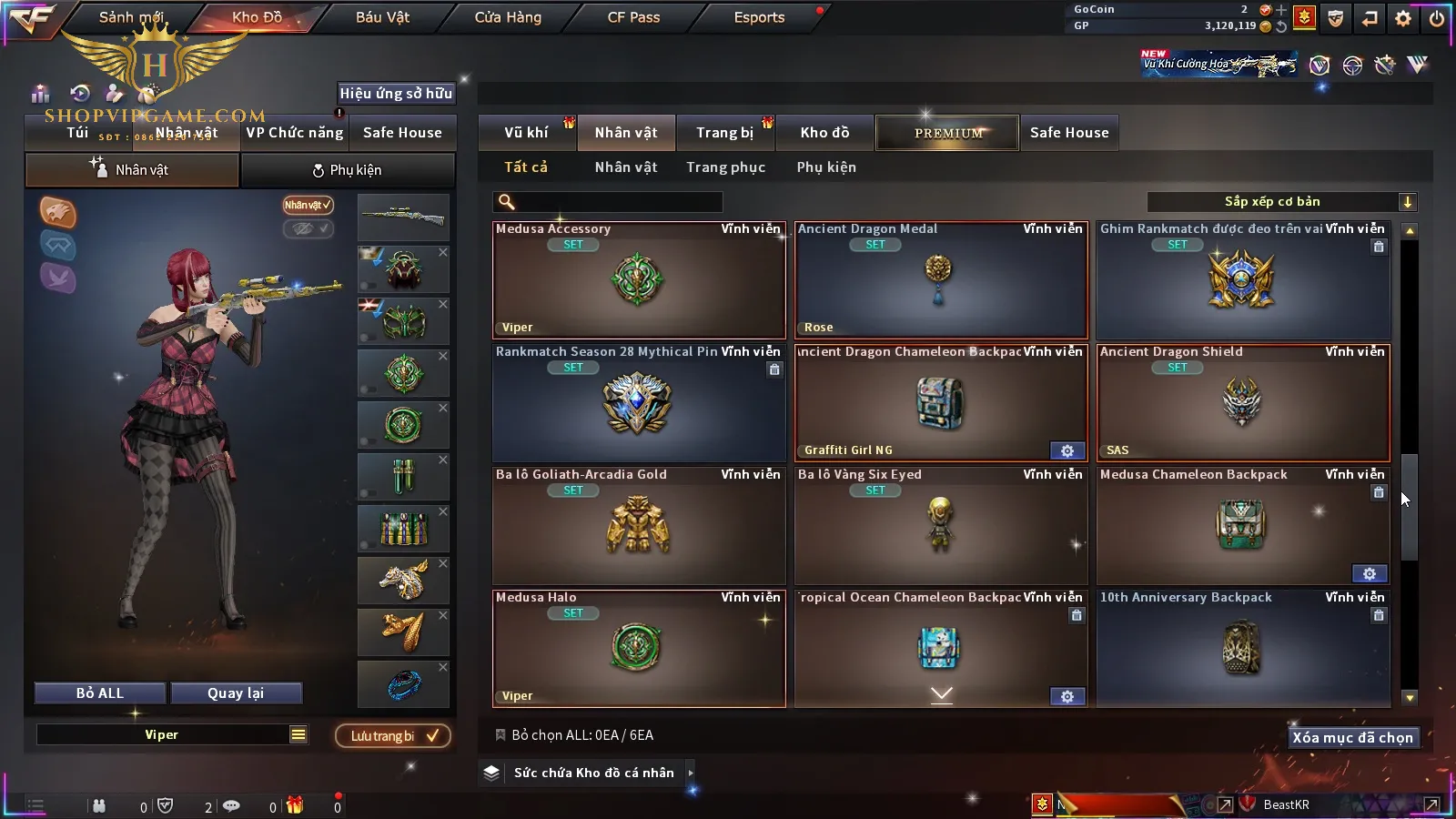Open the Hiệu ứng sở hữu panel
The width and height of the screenshot is (1456, 819).
tap(396, 93)
